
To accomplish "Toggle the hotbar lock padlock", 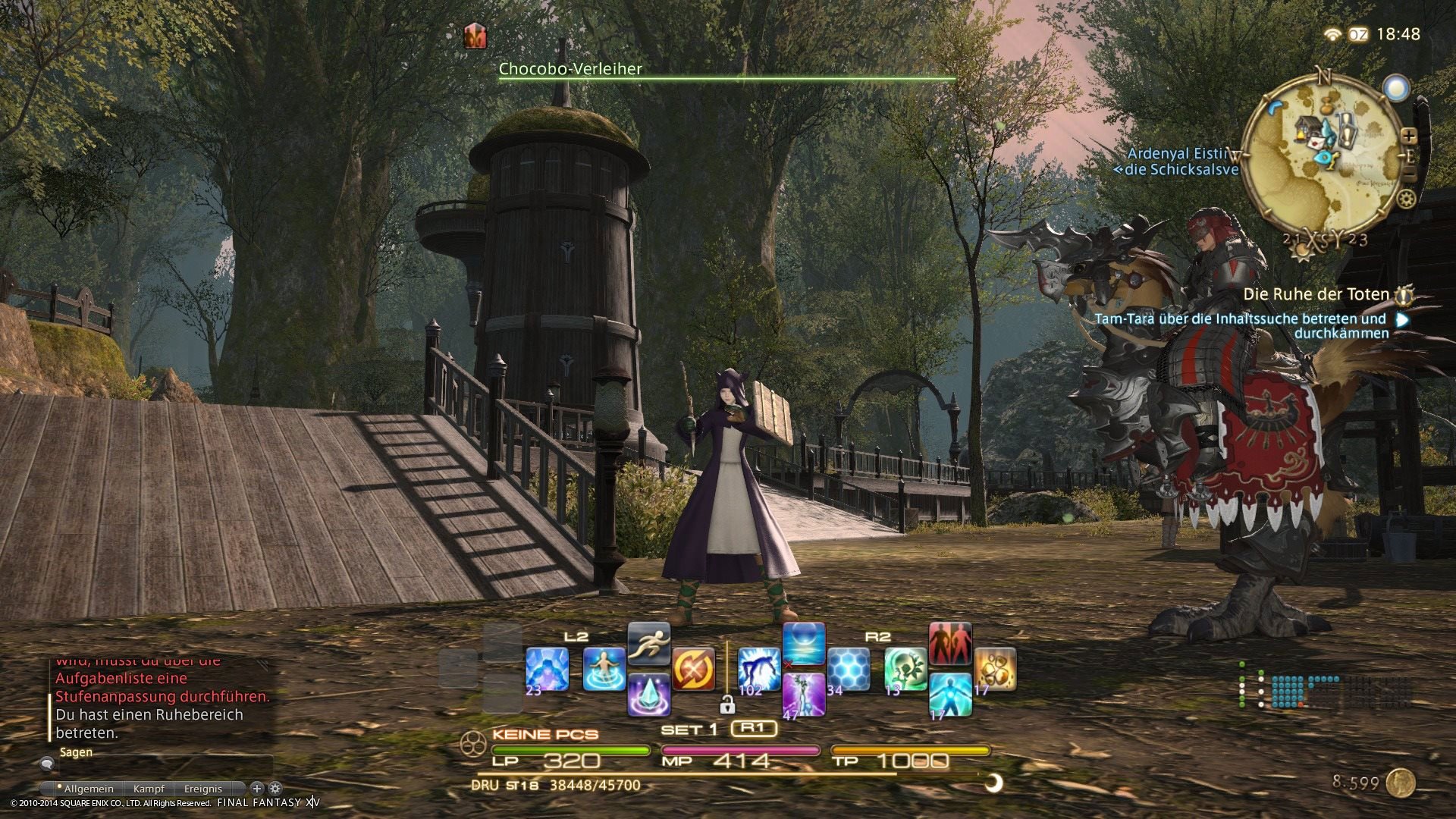I will tap(728, 705).
